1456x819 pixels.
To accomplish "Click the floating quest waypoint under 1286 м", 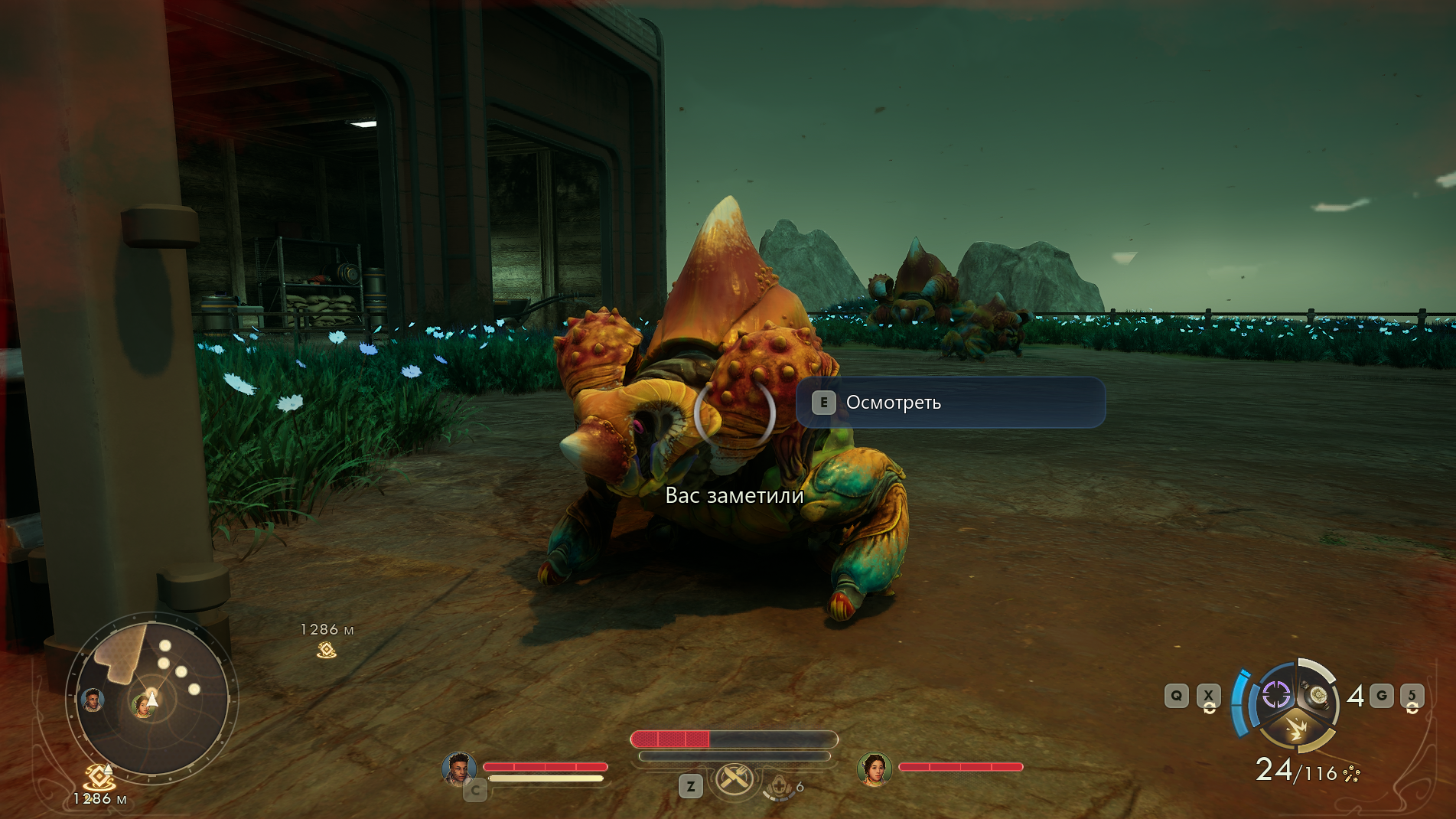I will coord(327,650).
